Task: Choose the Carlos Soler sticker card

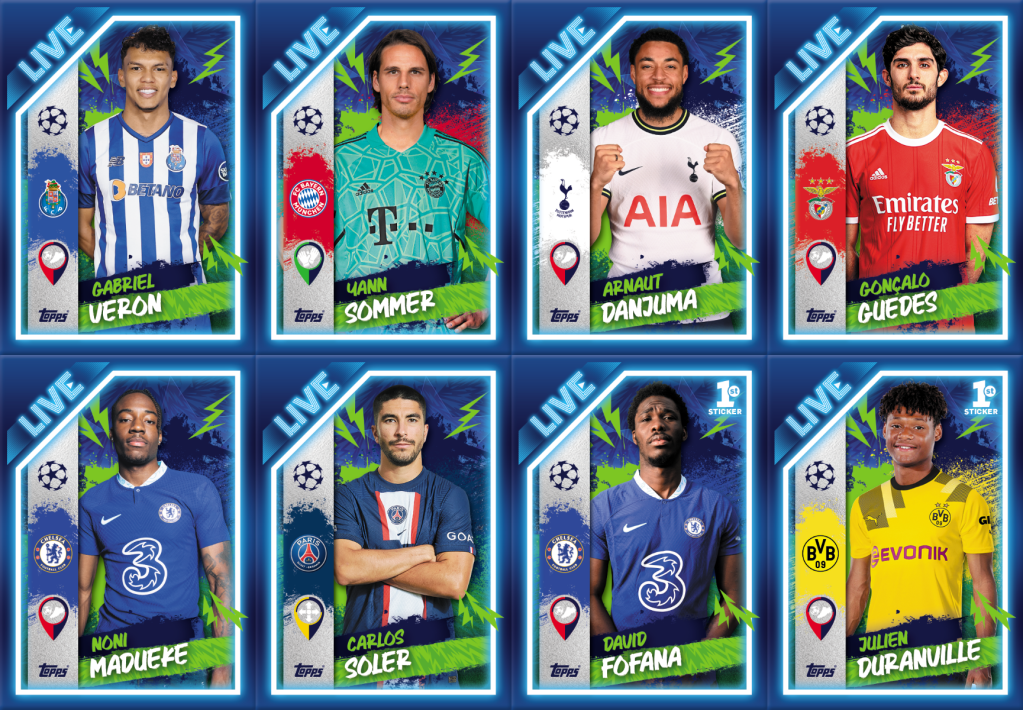Action: pos(384,532)
